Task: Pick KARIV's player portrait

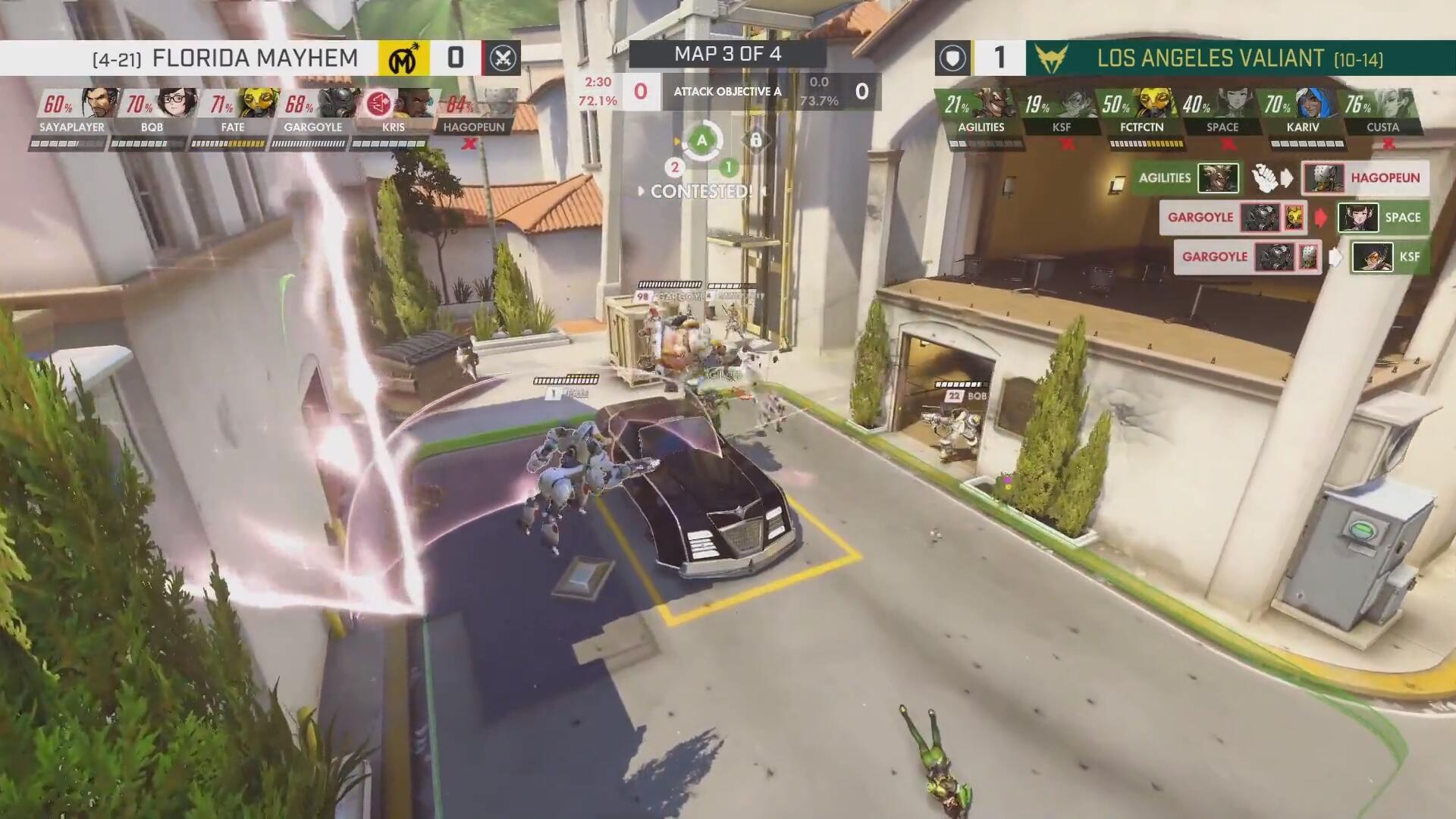Action: tap(1316, 105)
